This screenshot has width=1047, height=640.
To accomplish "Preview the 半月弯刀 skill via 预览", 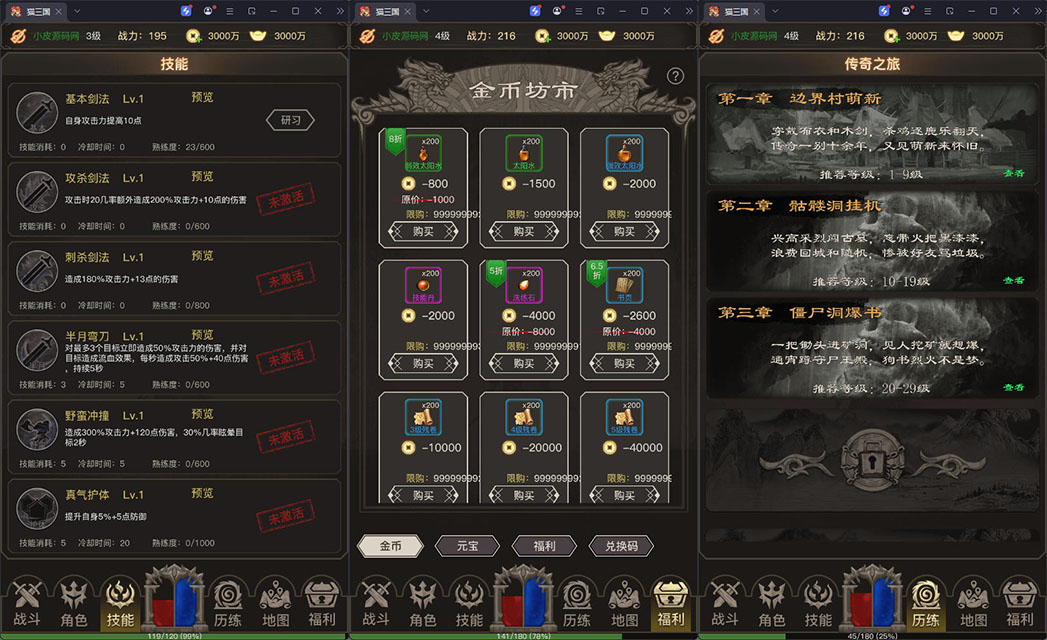I will pos(202,335).
